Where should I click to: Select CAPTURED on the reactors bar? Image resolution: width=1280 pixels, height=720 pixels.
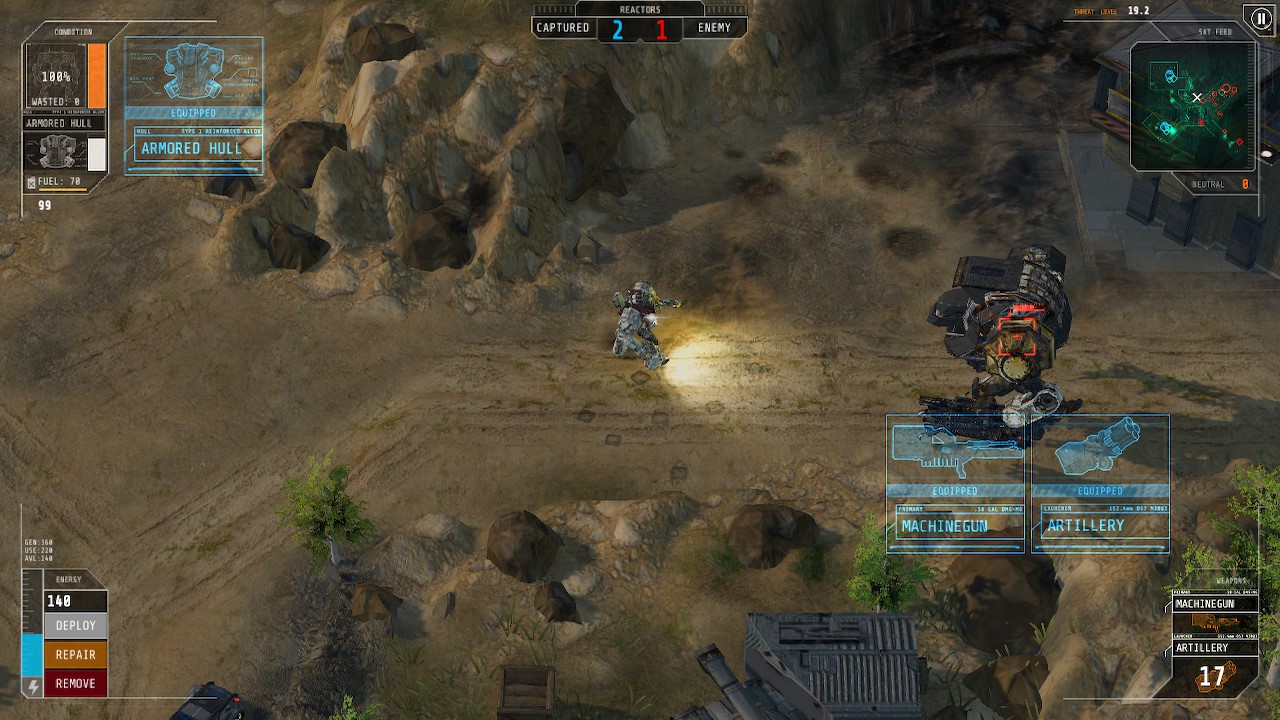point(562,27)
